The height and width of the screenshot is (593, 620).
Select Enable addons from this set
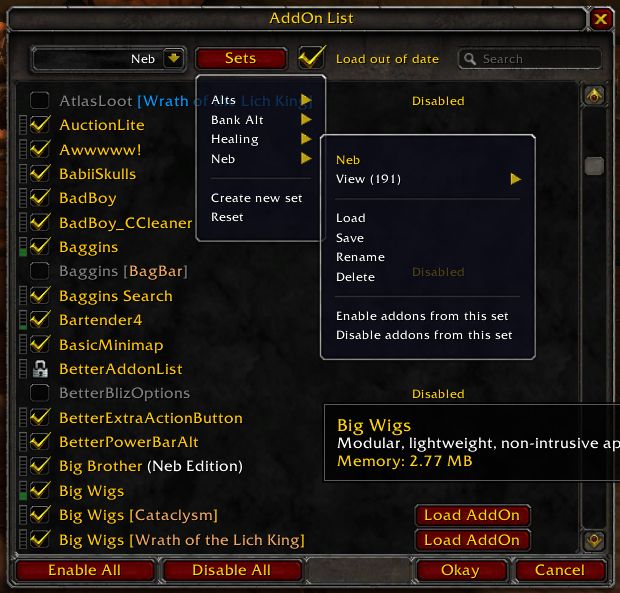(422, 316)
